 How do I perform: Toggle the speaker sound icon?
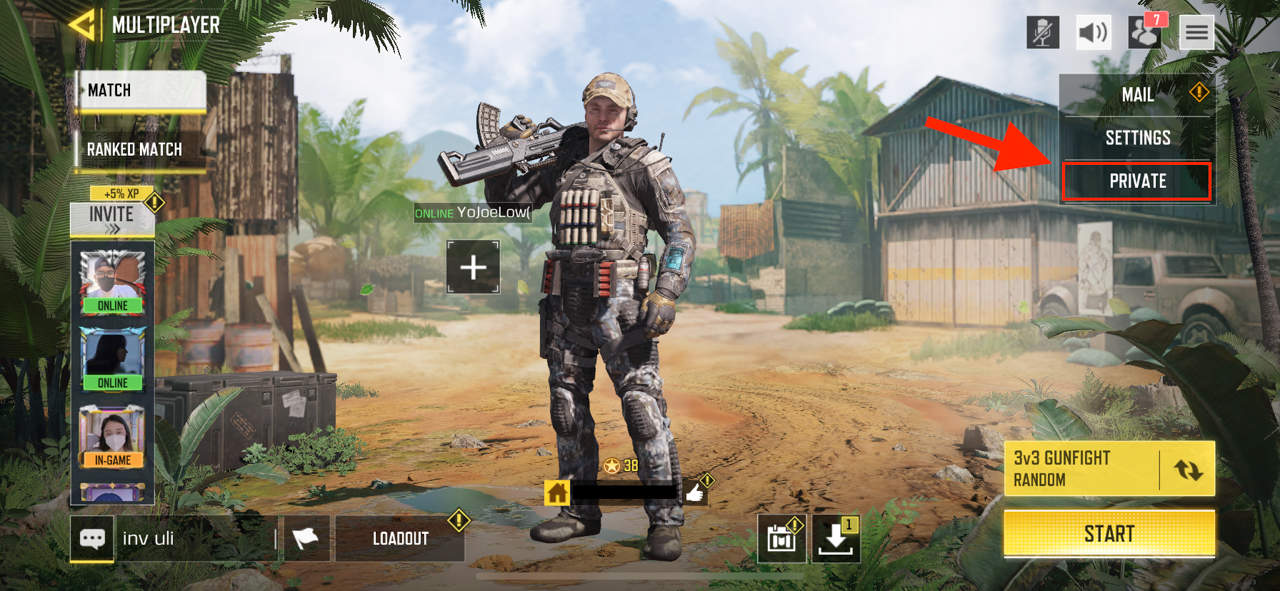(x=1094, y=32)
